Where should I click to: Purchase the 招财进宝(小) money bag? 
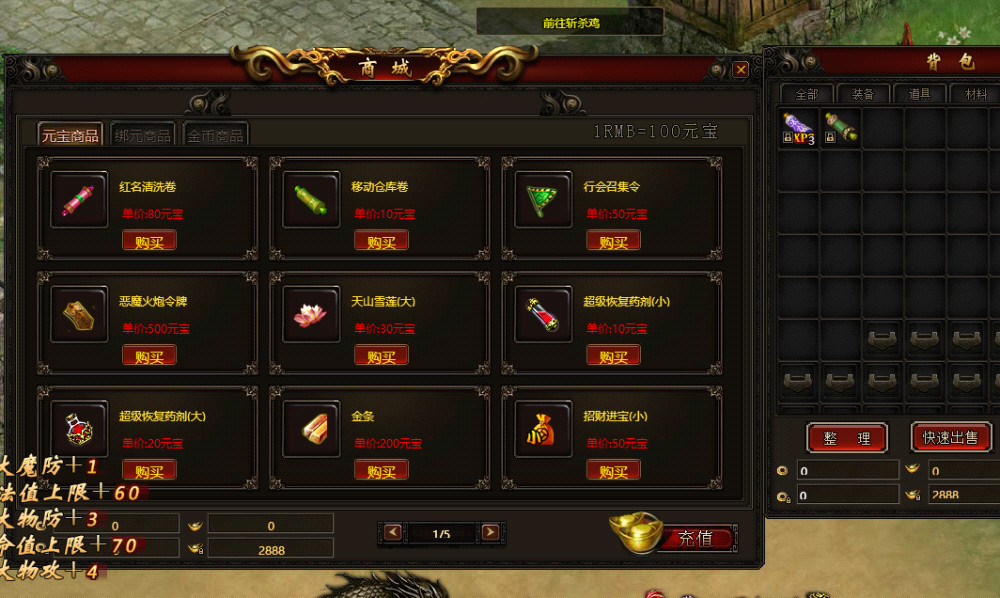[x=613, y=471]
